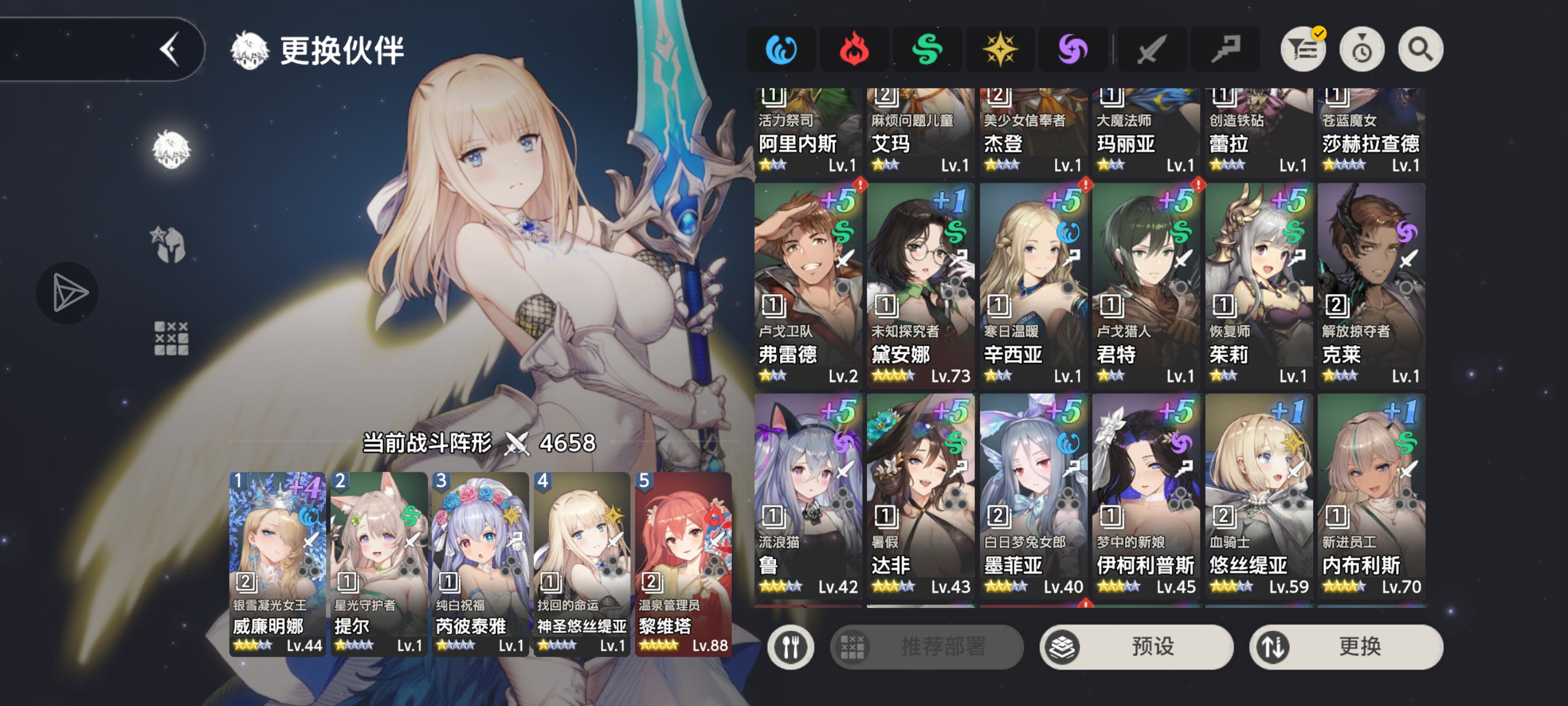The width and height of the screenshot is (1568, 706).
Task: Click the stopwatch icon button
Action: 1362,49
